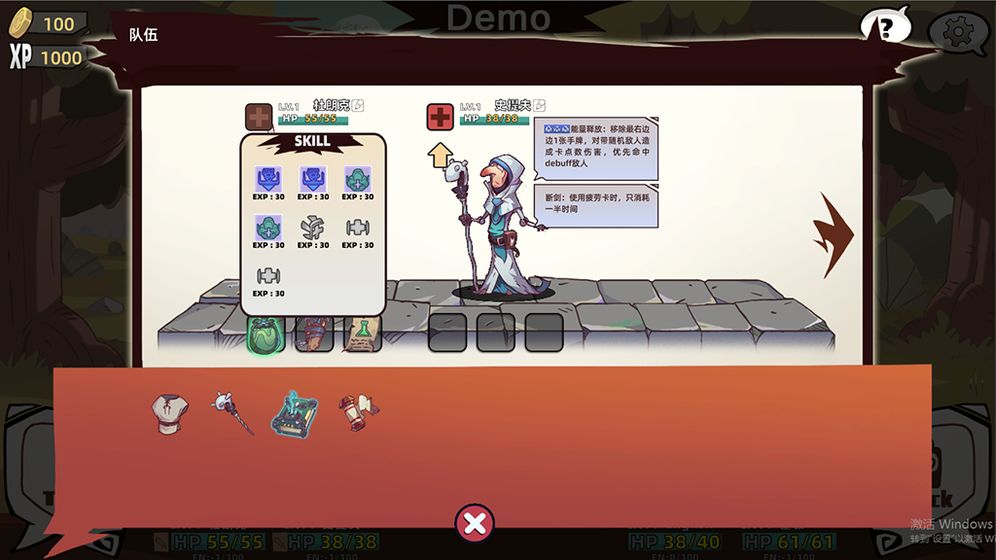996x560 pixels.
Task: Choose the red rolled scroll item
Action: tap(357, 411)
